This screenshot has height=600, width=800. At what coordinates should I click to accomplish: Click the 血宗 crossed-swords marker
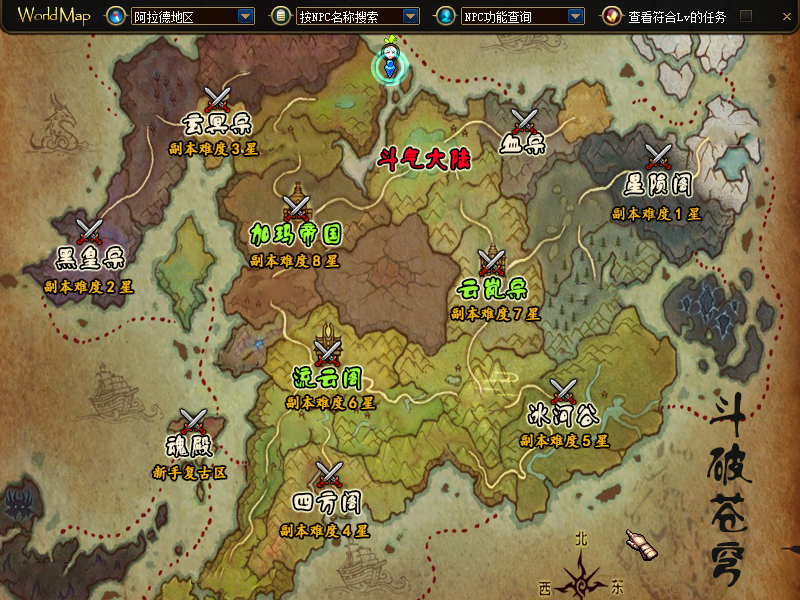[524, 121]
